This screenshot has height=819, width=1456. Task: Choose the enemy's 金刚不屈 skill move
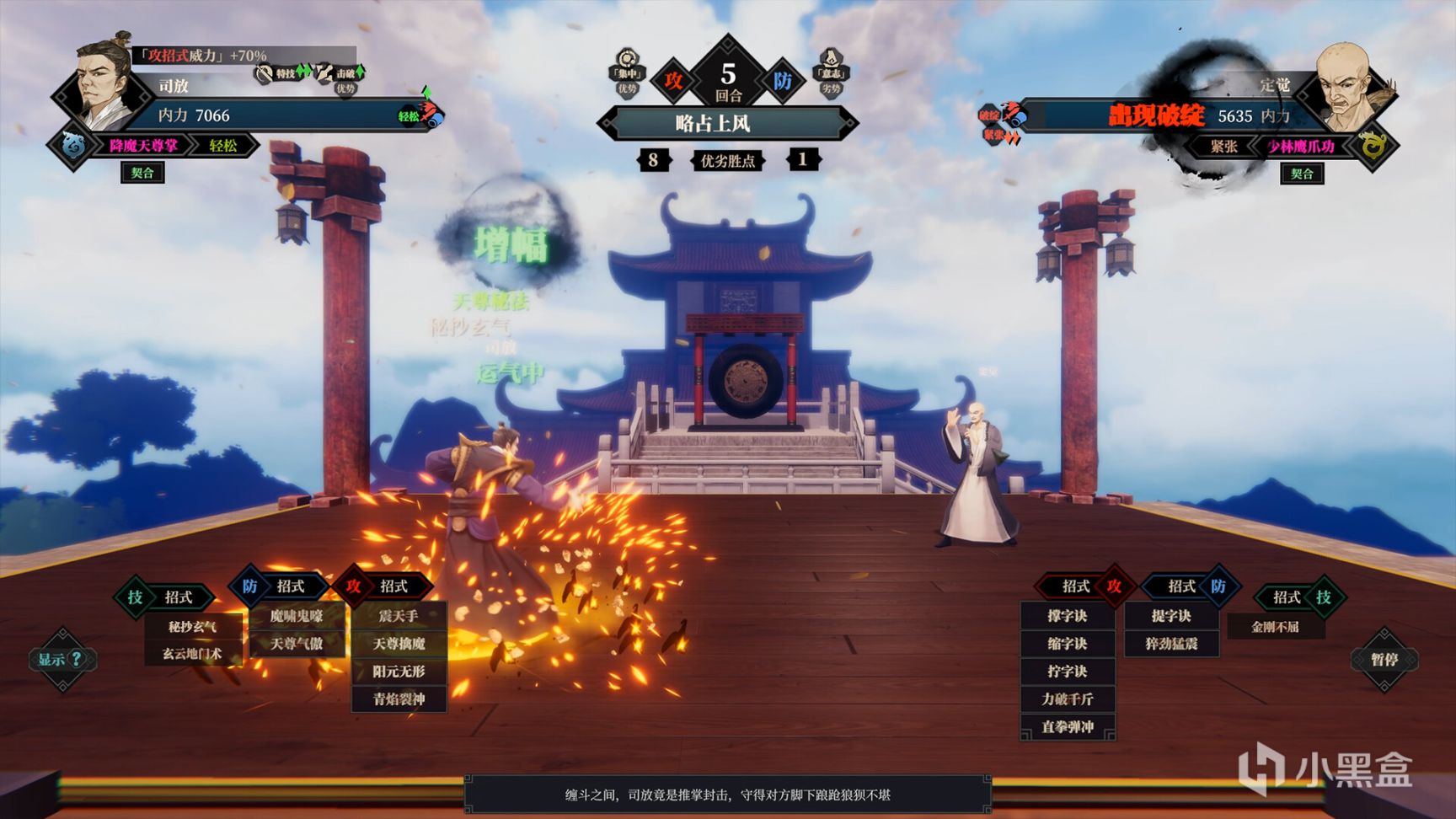1275,627
